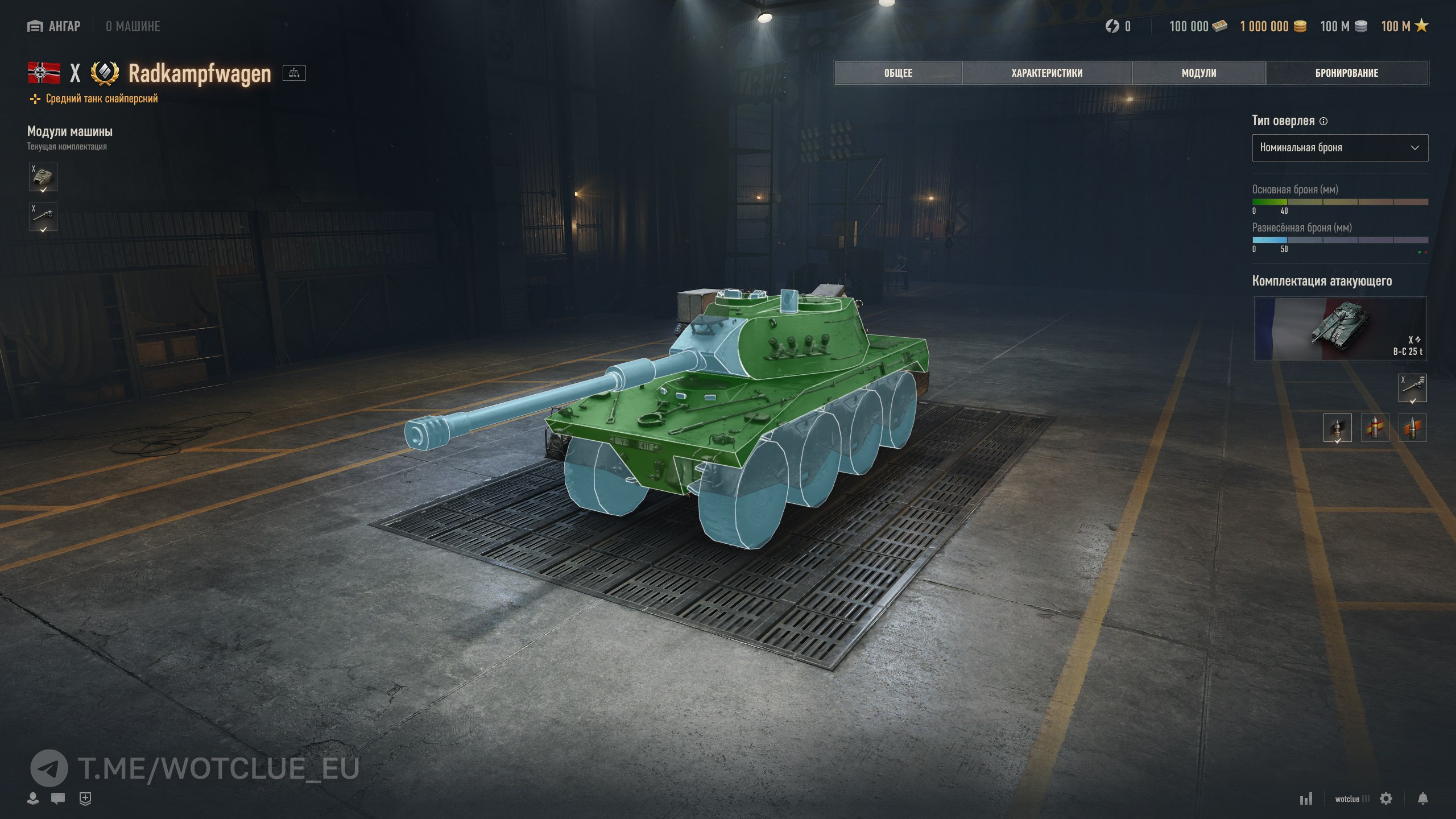Select the tier X gun module slot
This screenshot has width=1456, height=819.
[x=43, y=217]
